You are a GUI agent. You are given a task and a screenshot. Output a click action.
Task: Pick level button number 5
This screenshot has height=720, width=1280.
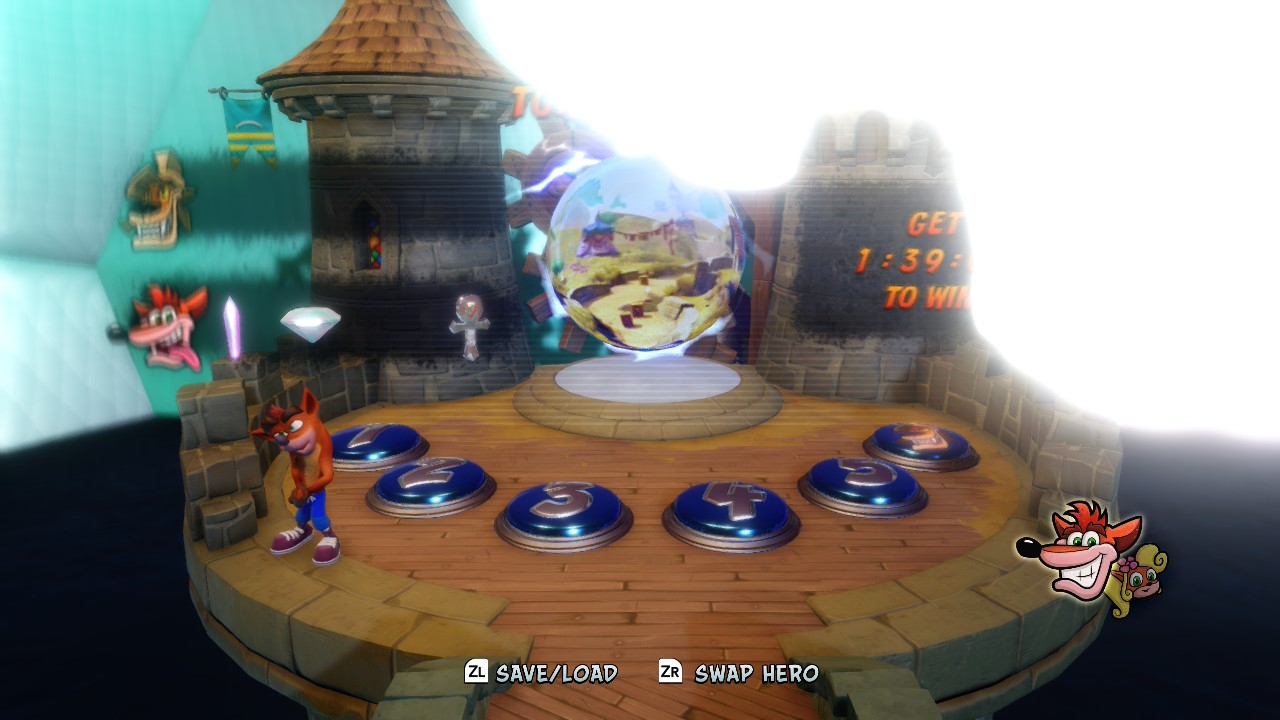click(x=863, y=480)
